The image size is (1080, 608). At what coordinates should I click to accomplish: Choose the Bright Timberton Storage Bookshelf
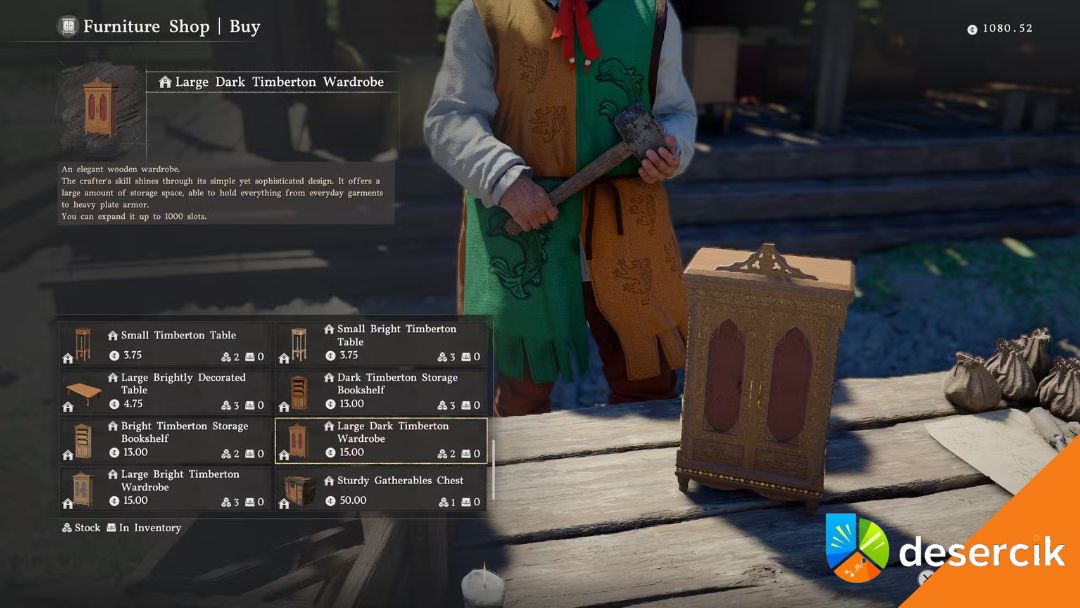(165, 440)
